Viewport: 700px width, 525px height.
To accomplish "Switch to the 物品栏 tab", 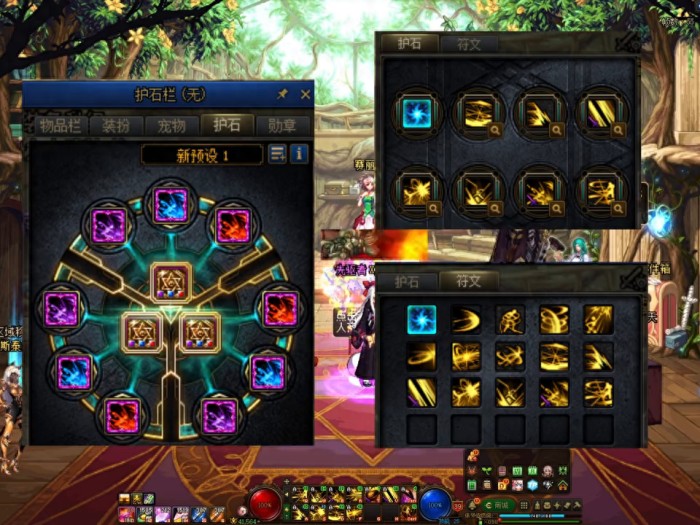I will tap(60, 126).
